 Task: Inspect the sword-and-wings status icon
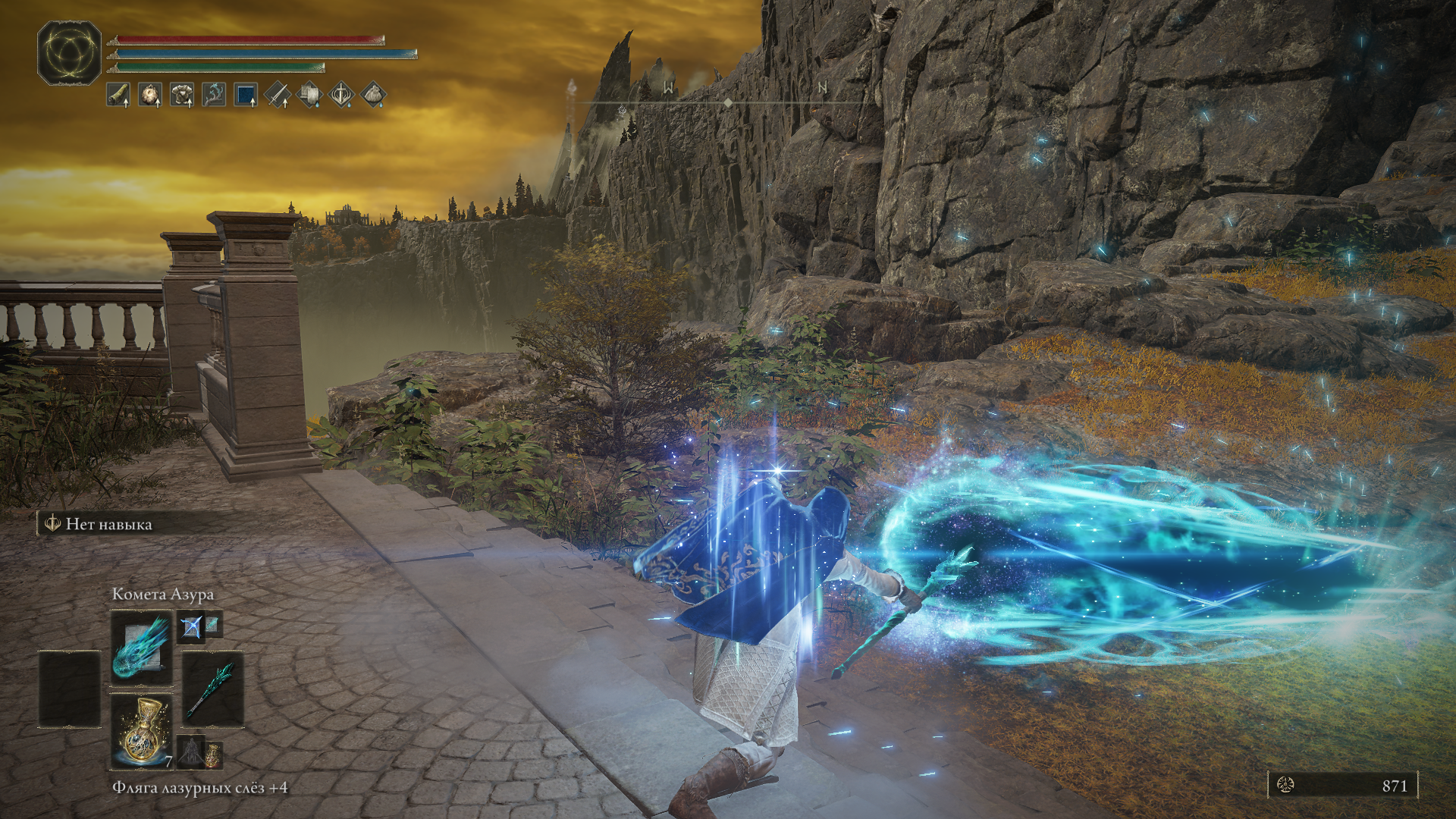(x=341, y=95)
